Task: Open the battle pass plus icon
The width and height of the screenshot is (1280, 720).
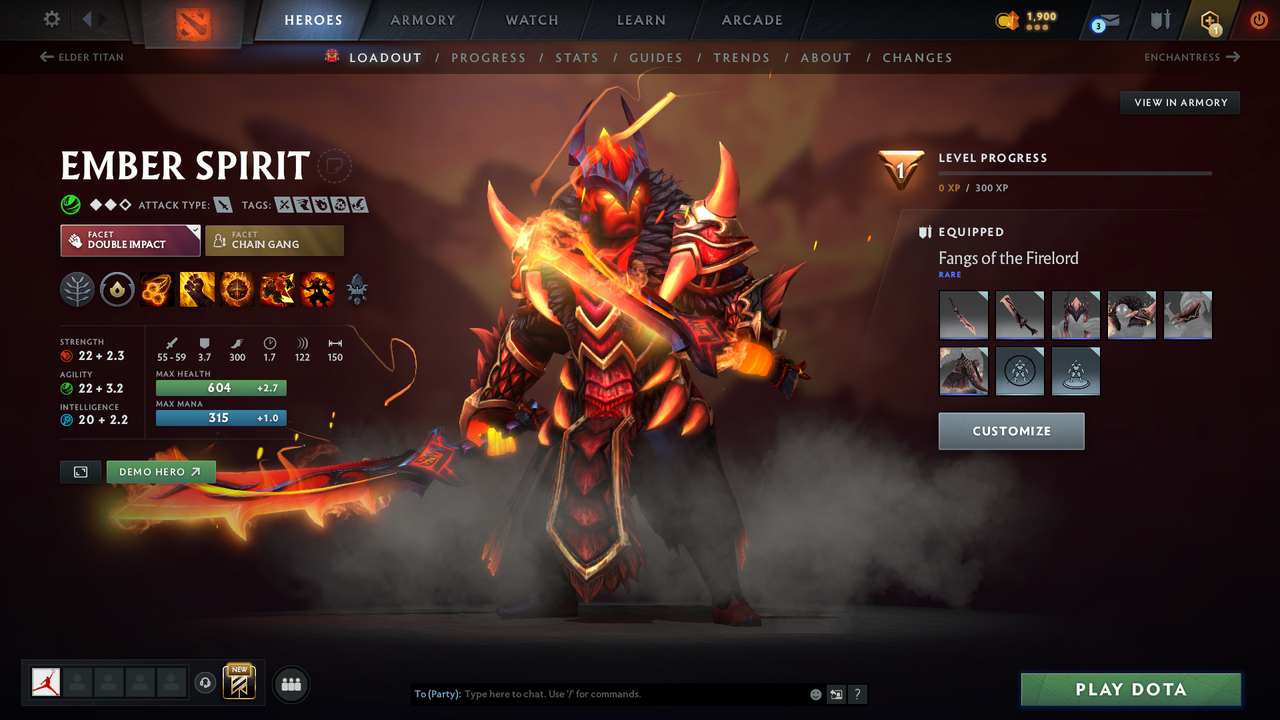Action: click(1209, 20)
